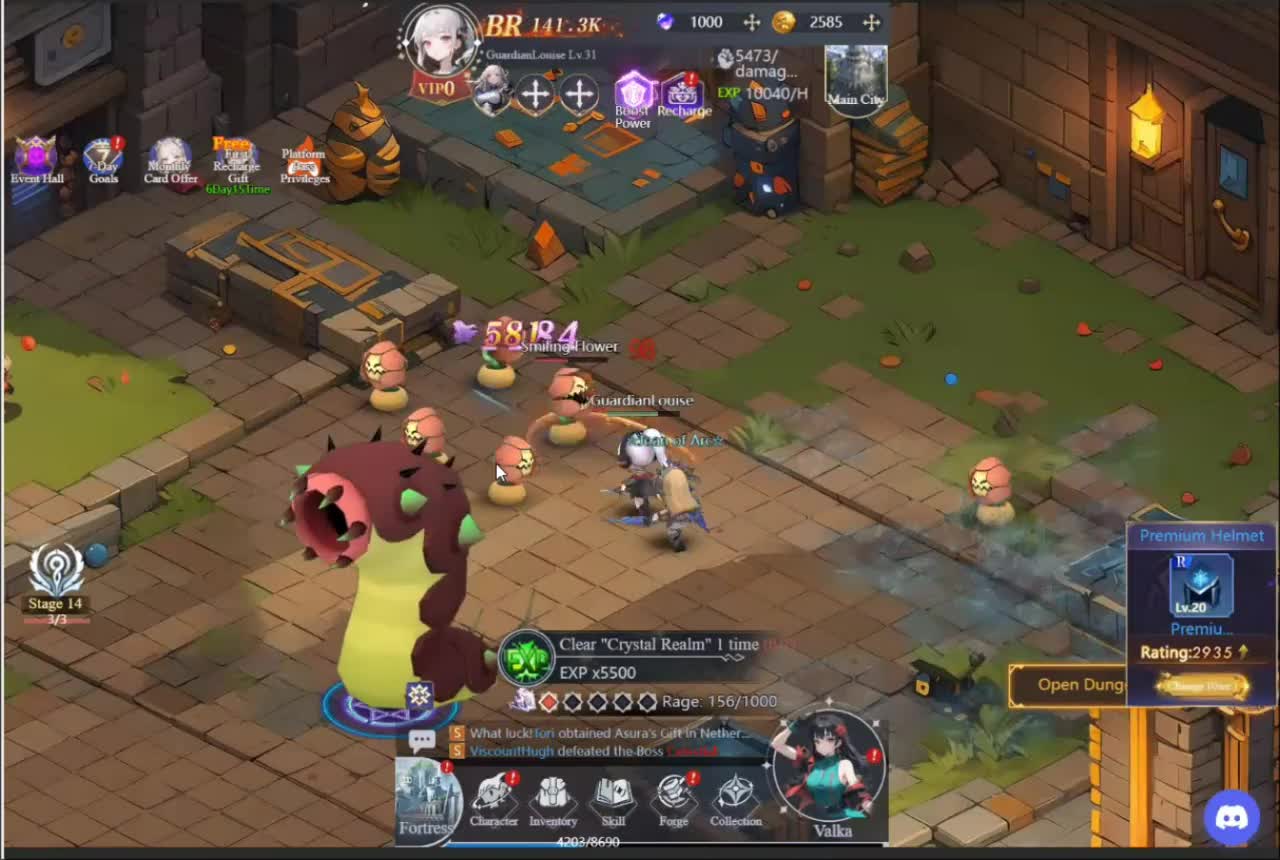Open the Character screen
The height and width of the screenshot is (860, 1280).
[x=494, y=798]
